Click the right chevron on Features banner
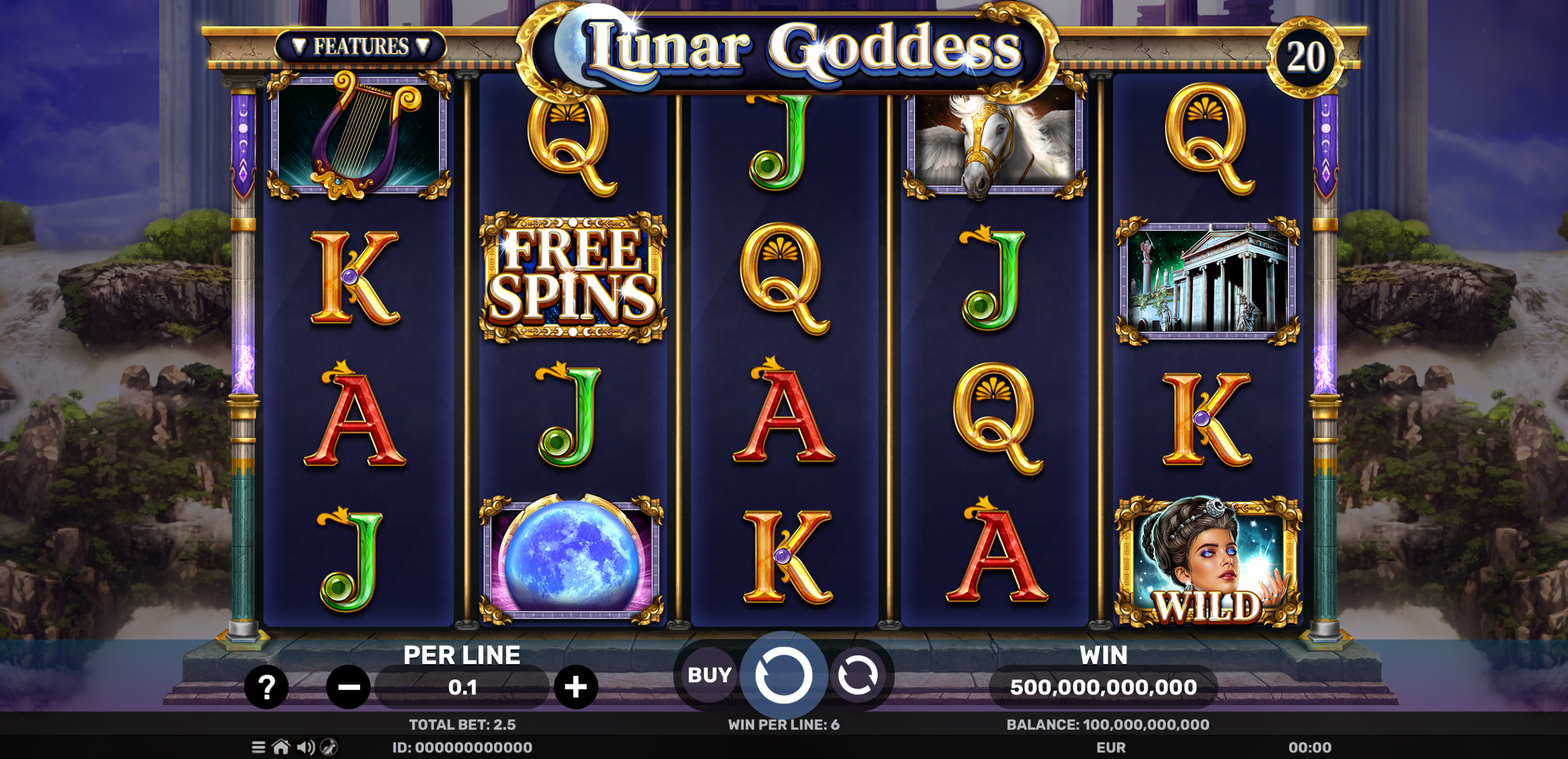Image resolution: width=1568 pixels, height=759 pixels. (x=424, y=45)
